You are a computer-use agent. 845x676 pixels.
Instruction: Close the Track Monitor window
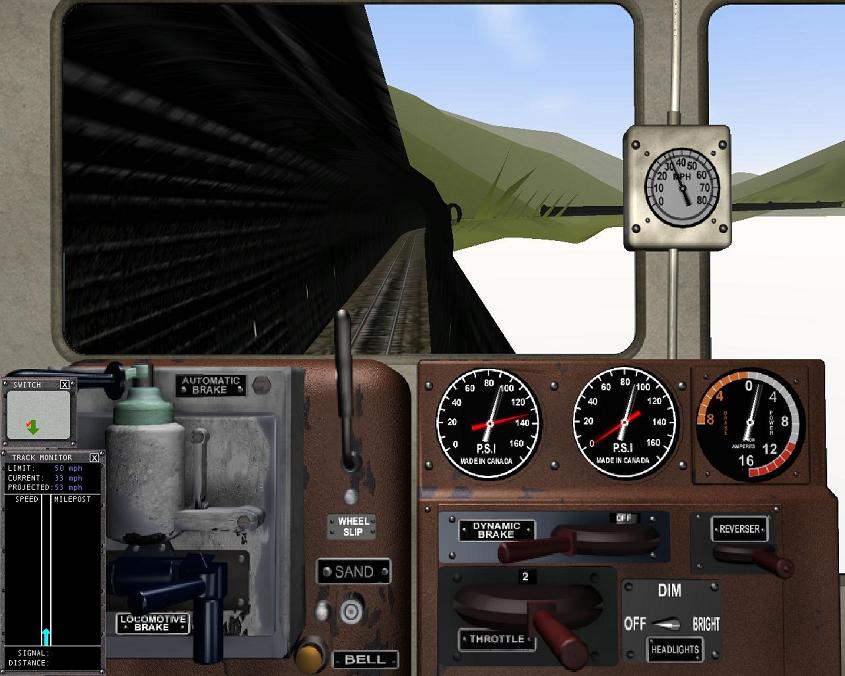click(95, 457)
